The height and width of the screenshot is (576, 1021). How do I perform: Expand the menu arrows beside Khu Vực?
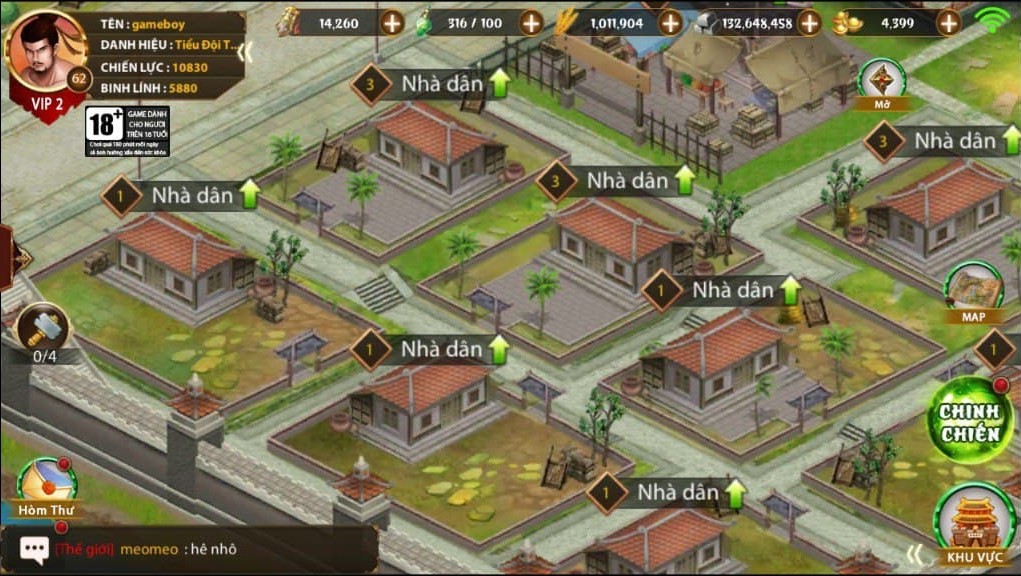tap(915, 553)
